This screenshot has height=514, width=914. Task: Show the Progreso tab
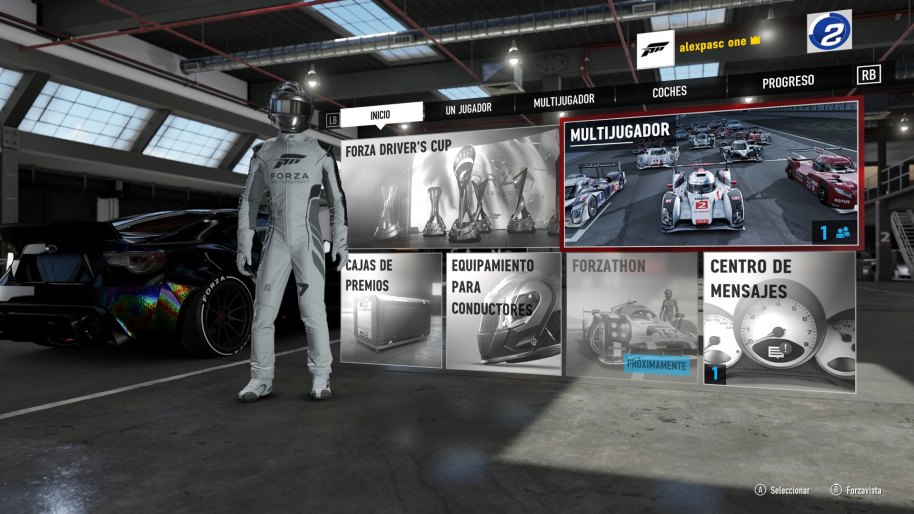788,81
